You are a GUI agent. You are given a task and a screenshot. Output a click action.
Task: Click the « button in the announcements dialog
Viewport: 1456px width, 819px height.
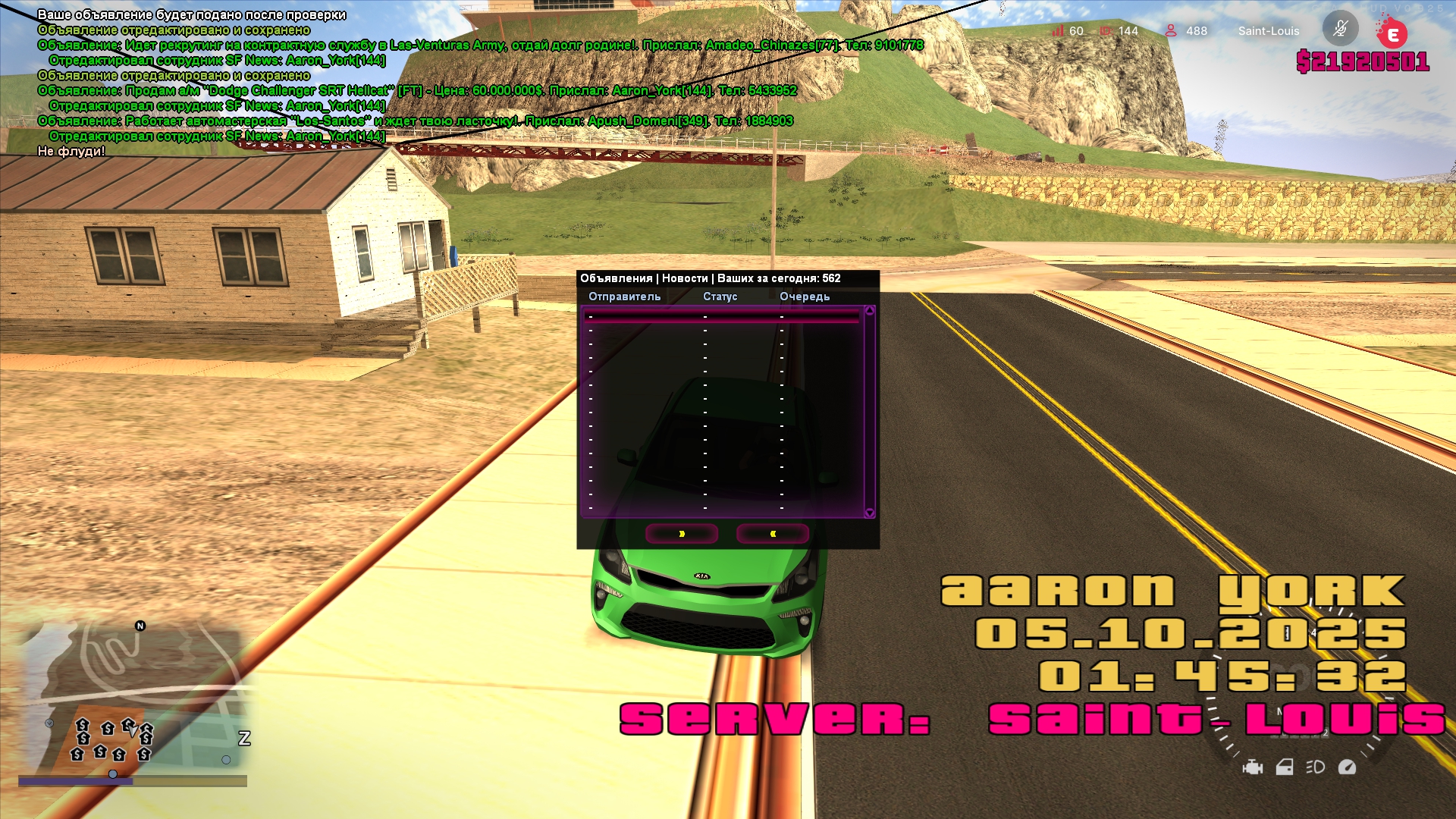pos(772,534)
